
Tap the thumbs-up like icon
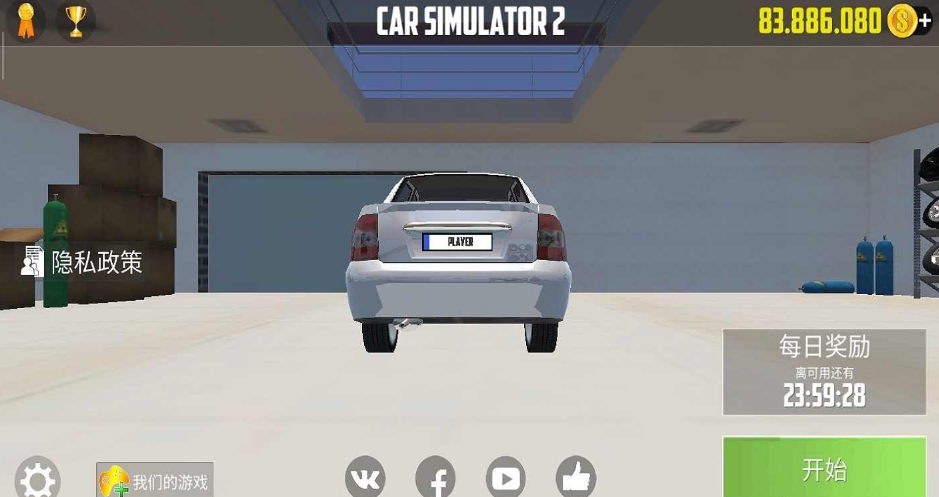pos(575,478)
